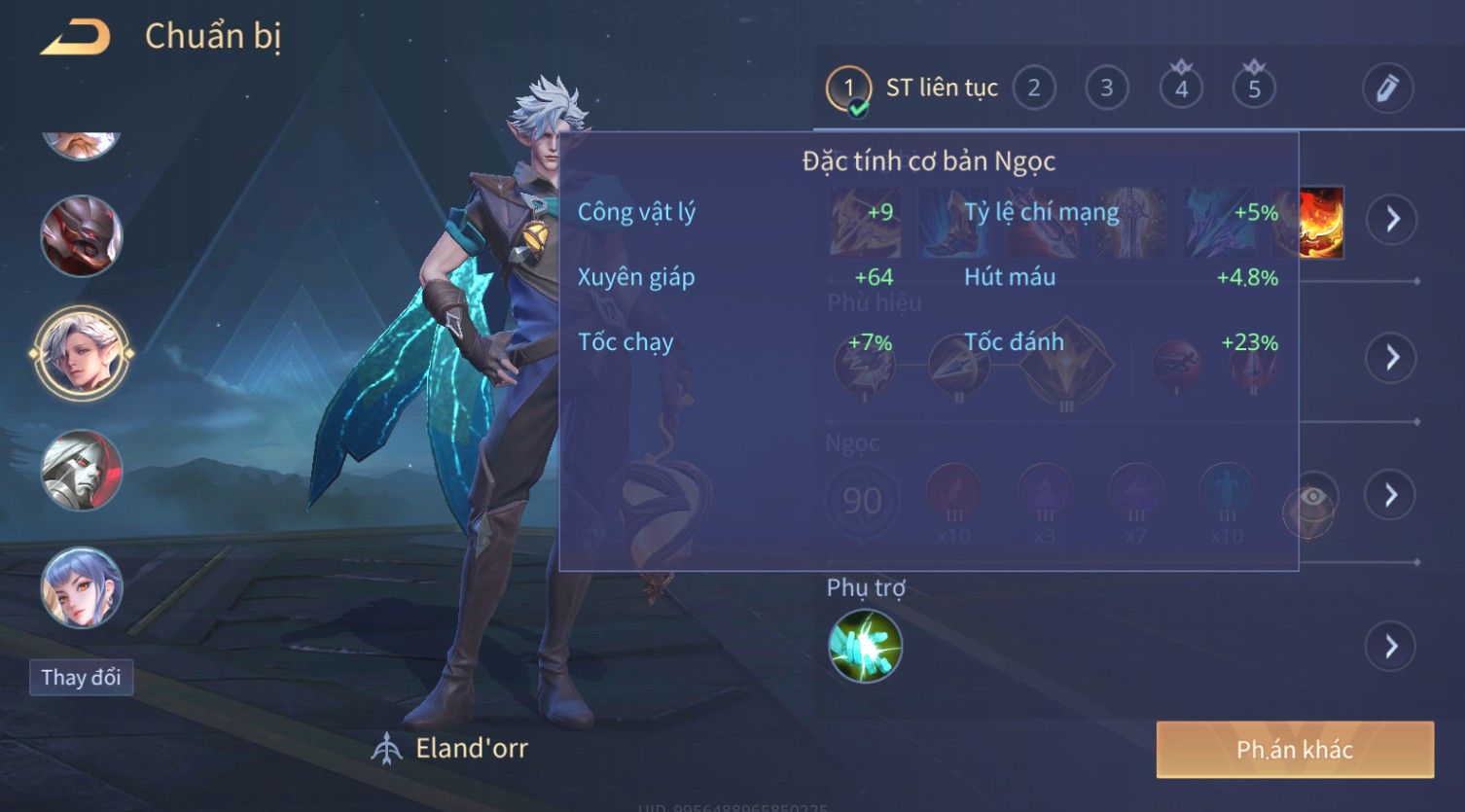Select preset 1 ST liên tục
1465x812 pixels.
(849, 88)
